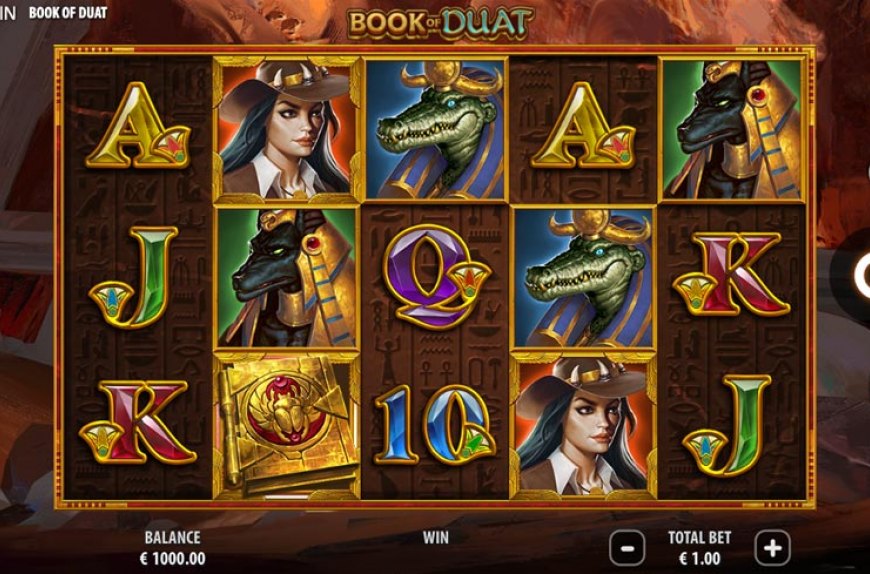Image resolution: width=870 pixels, height=574 pixels.
Task: Increase the total bet with plus button
Action: (x=772, y=547)
